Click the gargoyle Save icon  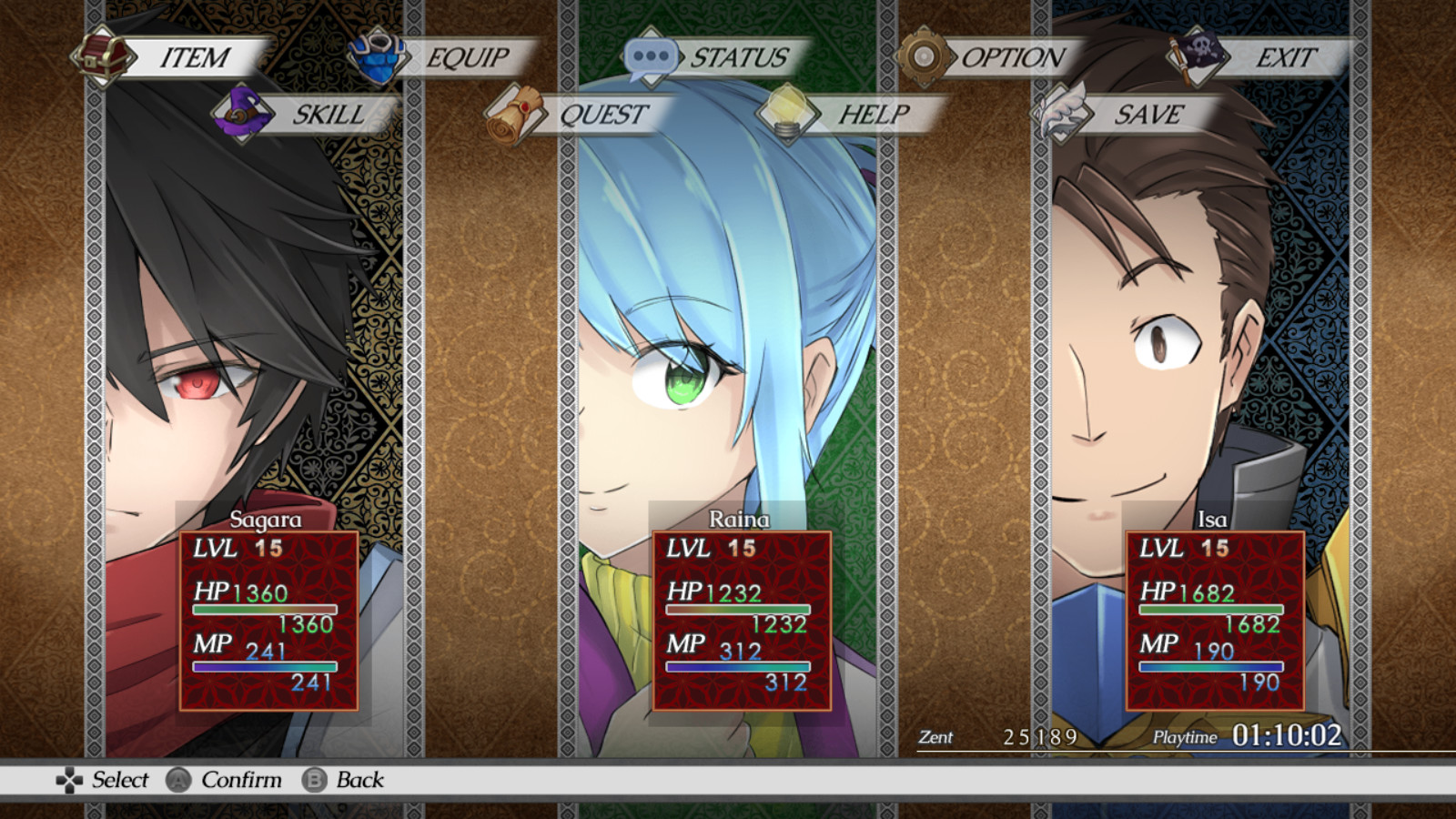1062,113
